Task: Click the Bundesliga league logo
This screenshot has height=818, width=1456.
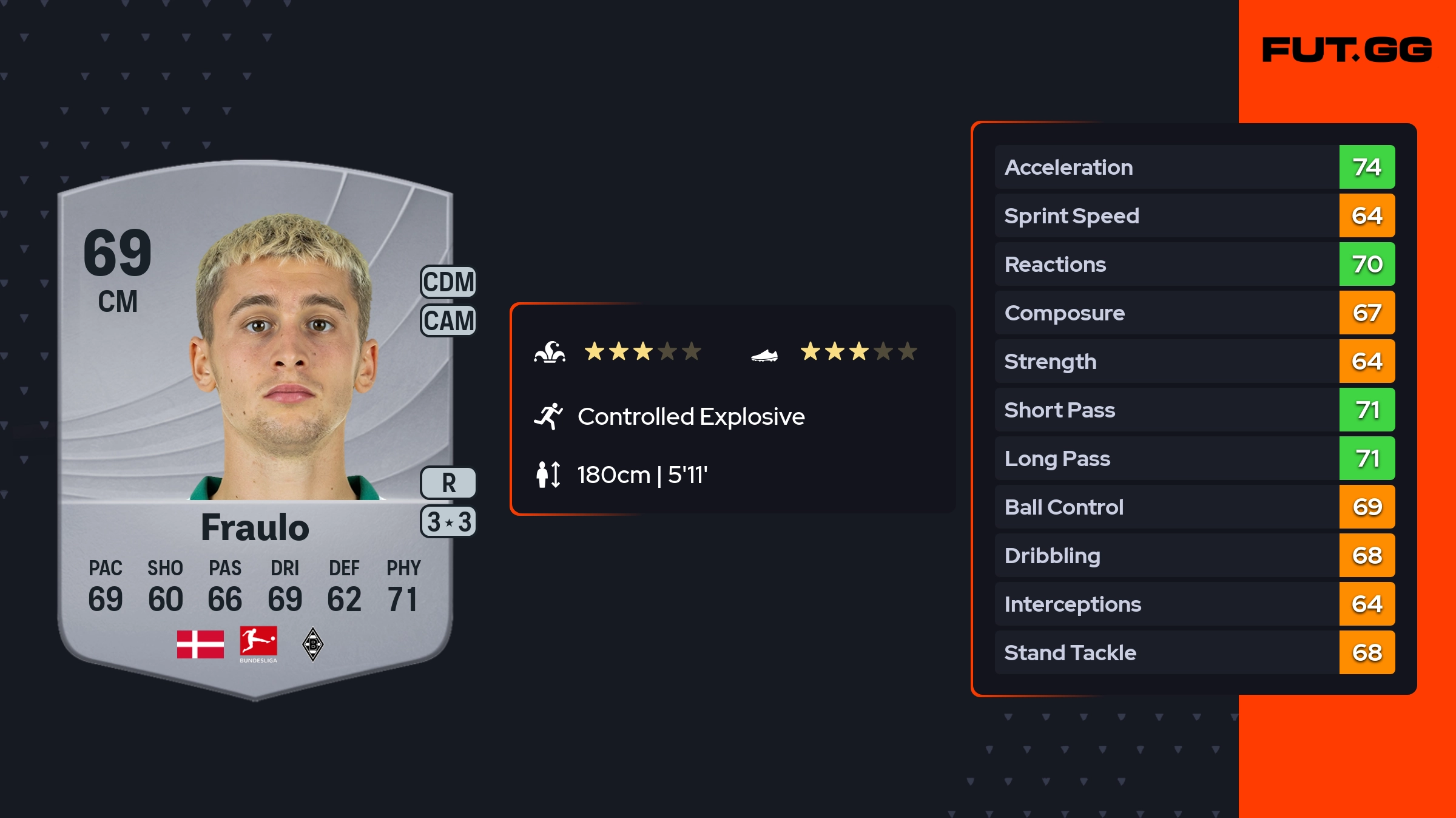Action: pyautogui.click(x=258, y=644)
